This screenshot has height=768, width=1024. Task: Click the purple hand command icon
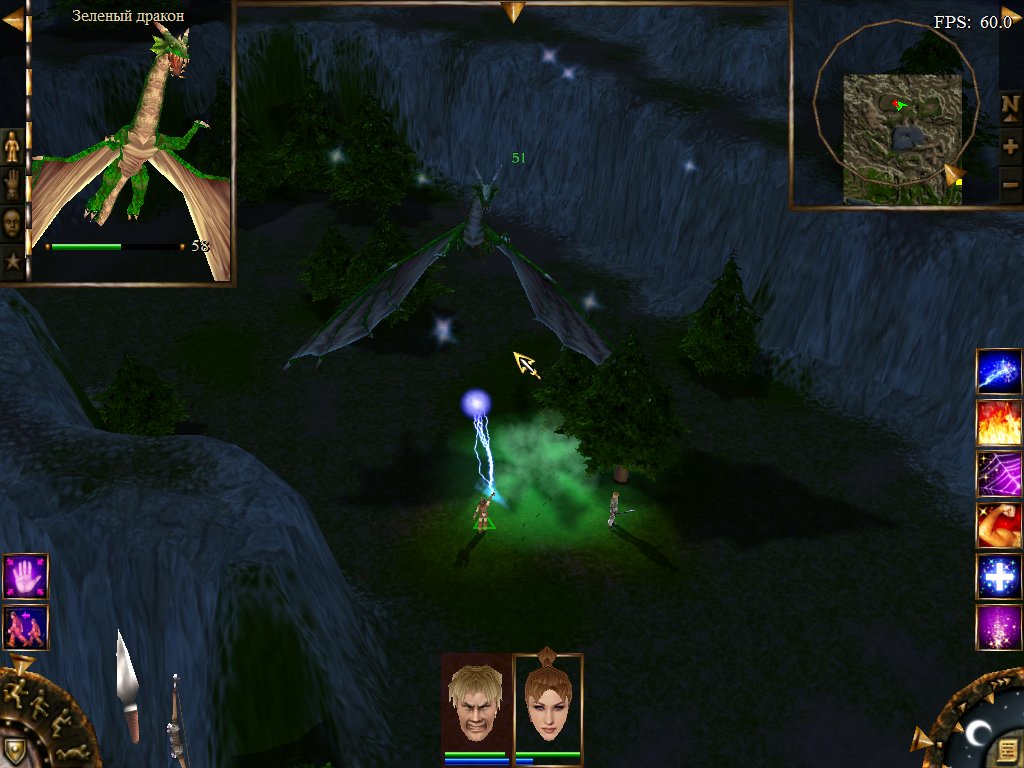pos(25,577)
